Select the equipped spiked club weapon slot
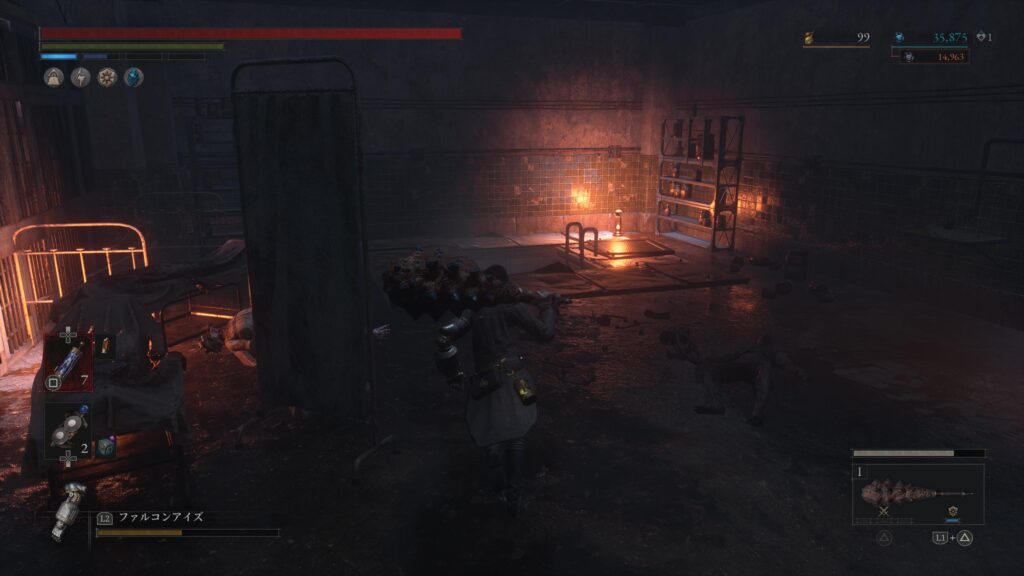 point(917,494)
